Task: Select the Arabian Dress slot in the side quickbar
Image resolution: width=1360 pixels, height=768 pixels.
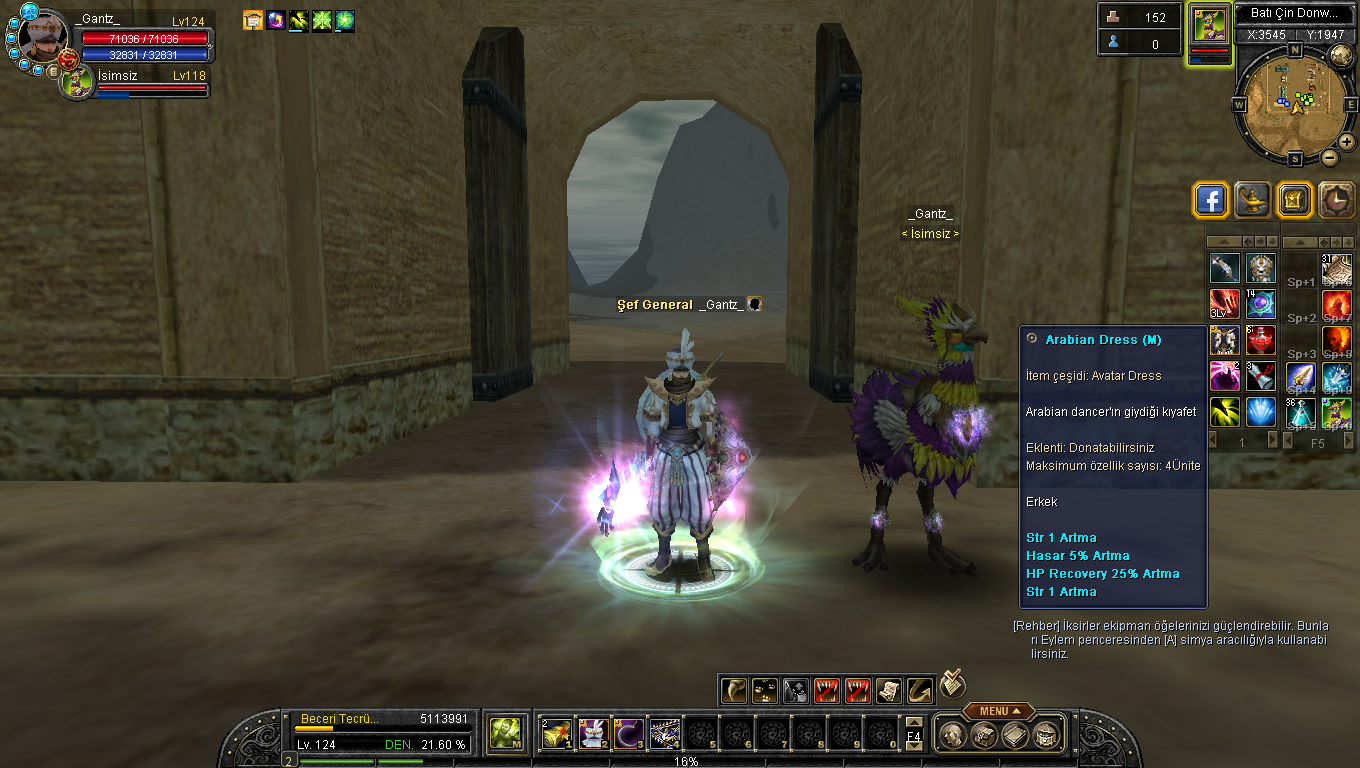Action: tap(1225, 340)
